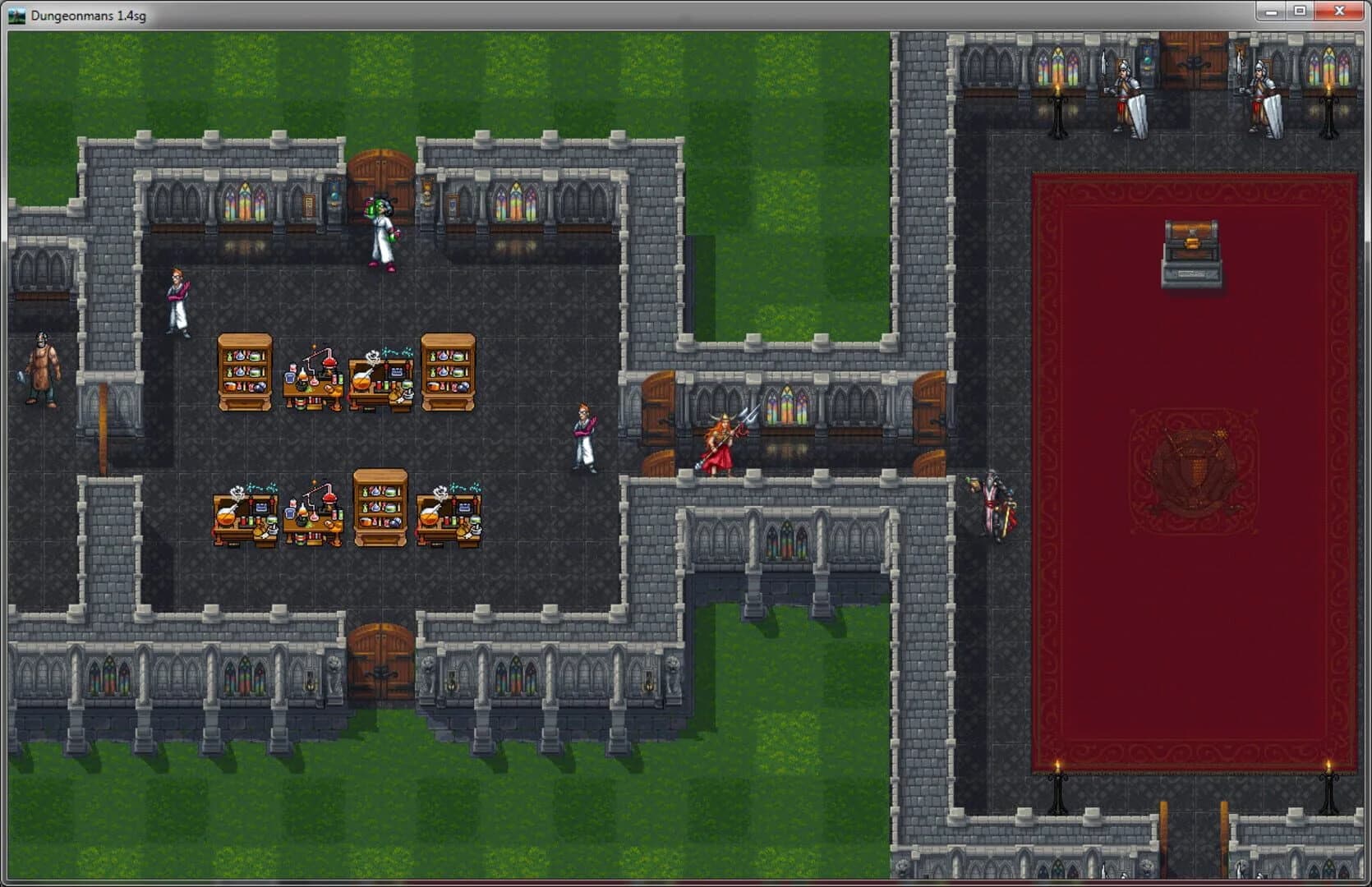Click the alchemist in white coat near the top door
The height and width of the screenshot is (887, 1372).
[380, 230]
